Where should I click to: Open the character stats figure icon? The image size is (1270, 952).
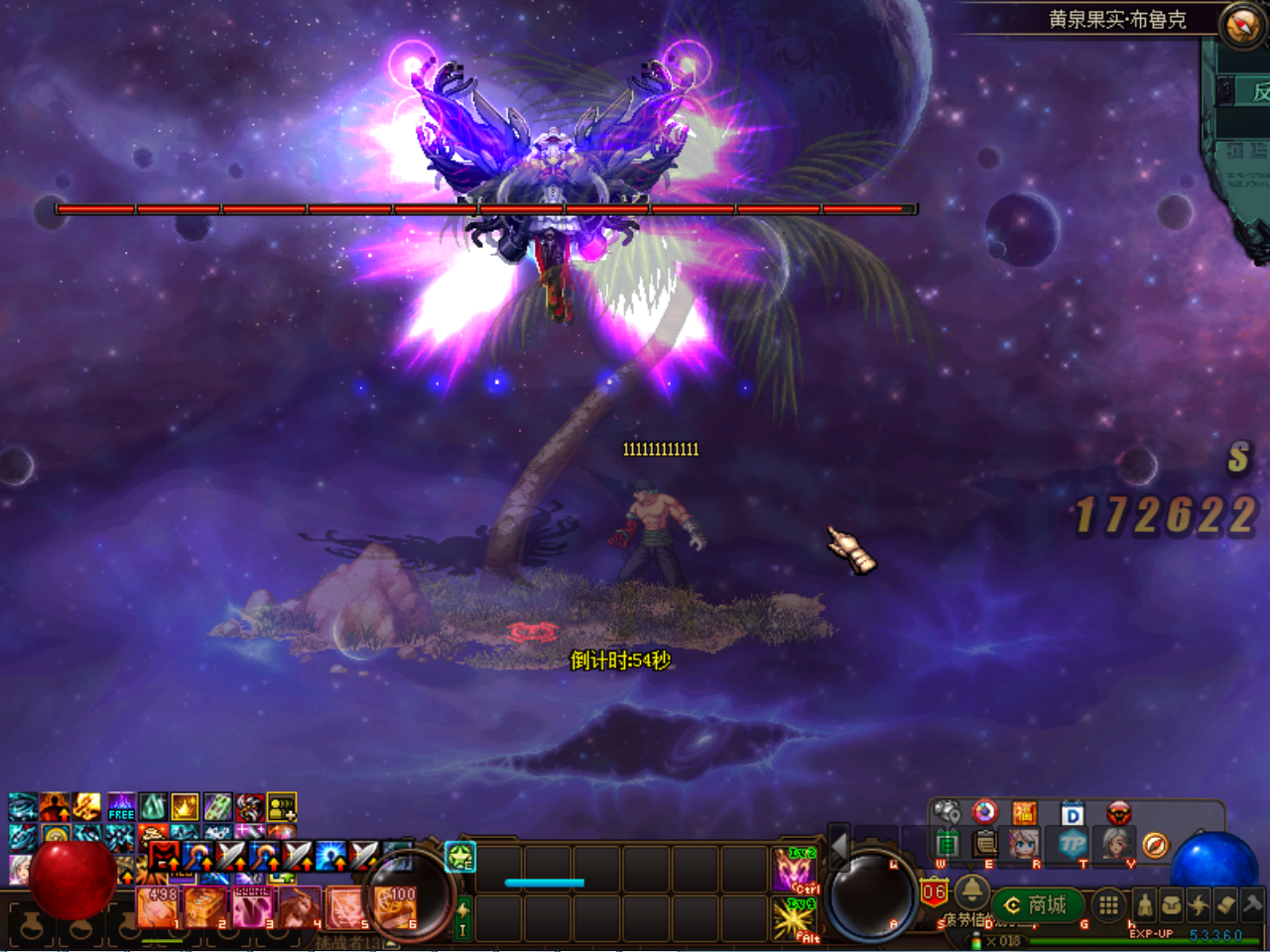tap(1144, 904)
